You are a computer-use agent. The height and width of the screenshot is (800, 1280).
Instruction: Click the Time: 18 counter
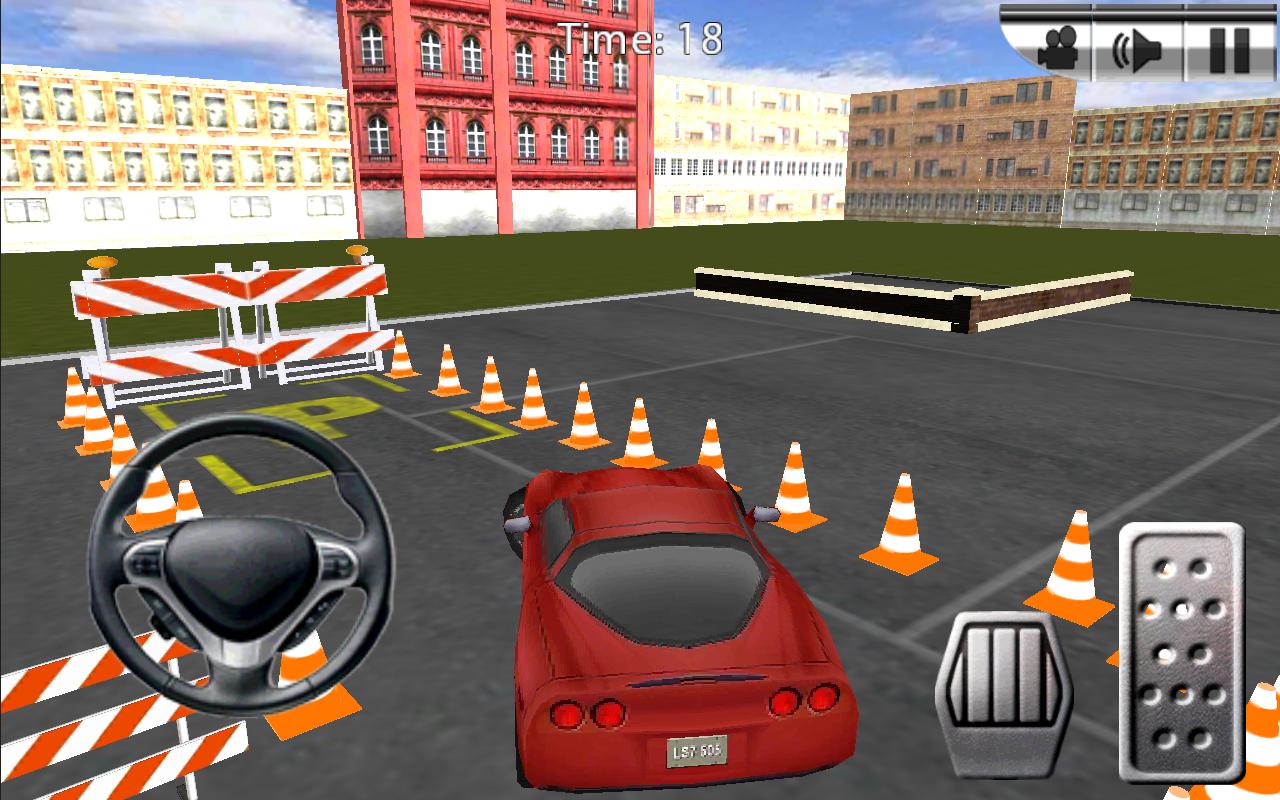point(638,35)
